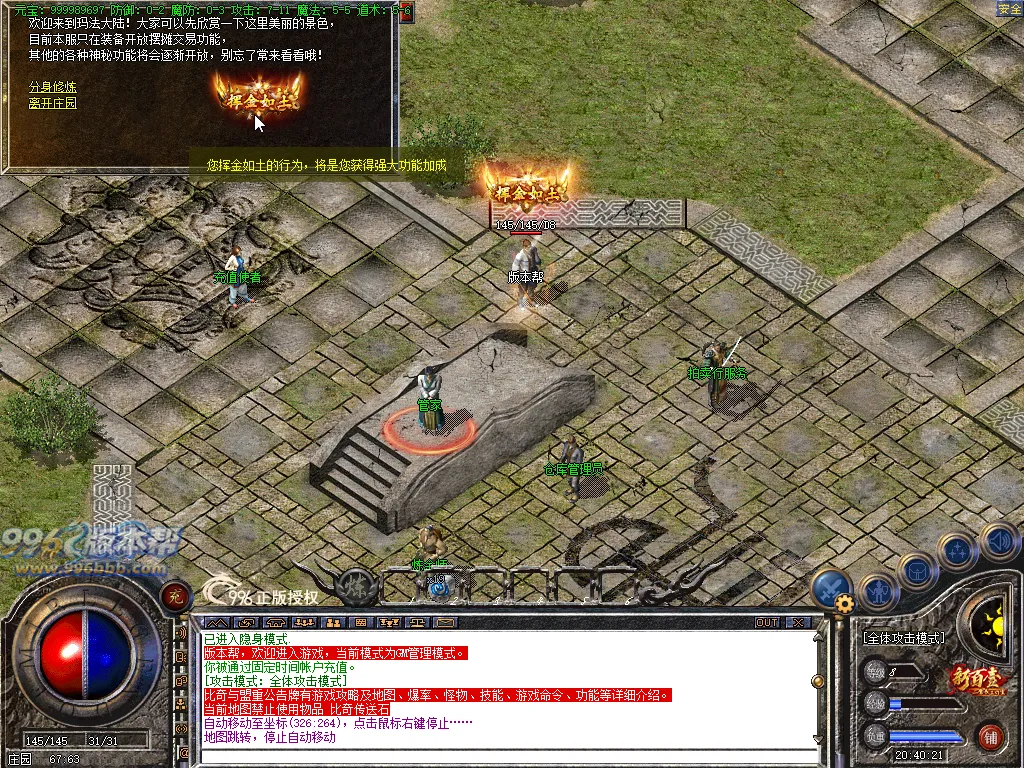Viewport: 1024px width, 768px height.
Task: Click the OUT button on the chat bar
Action: 767,622
